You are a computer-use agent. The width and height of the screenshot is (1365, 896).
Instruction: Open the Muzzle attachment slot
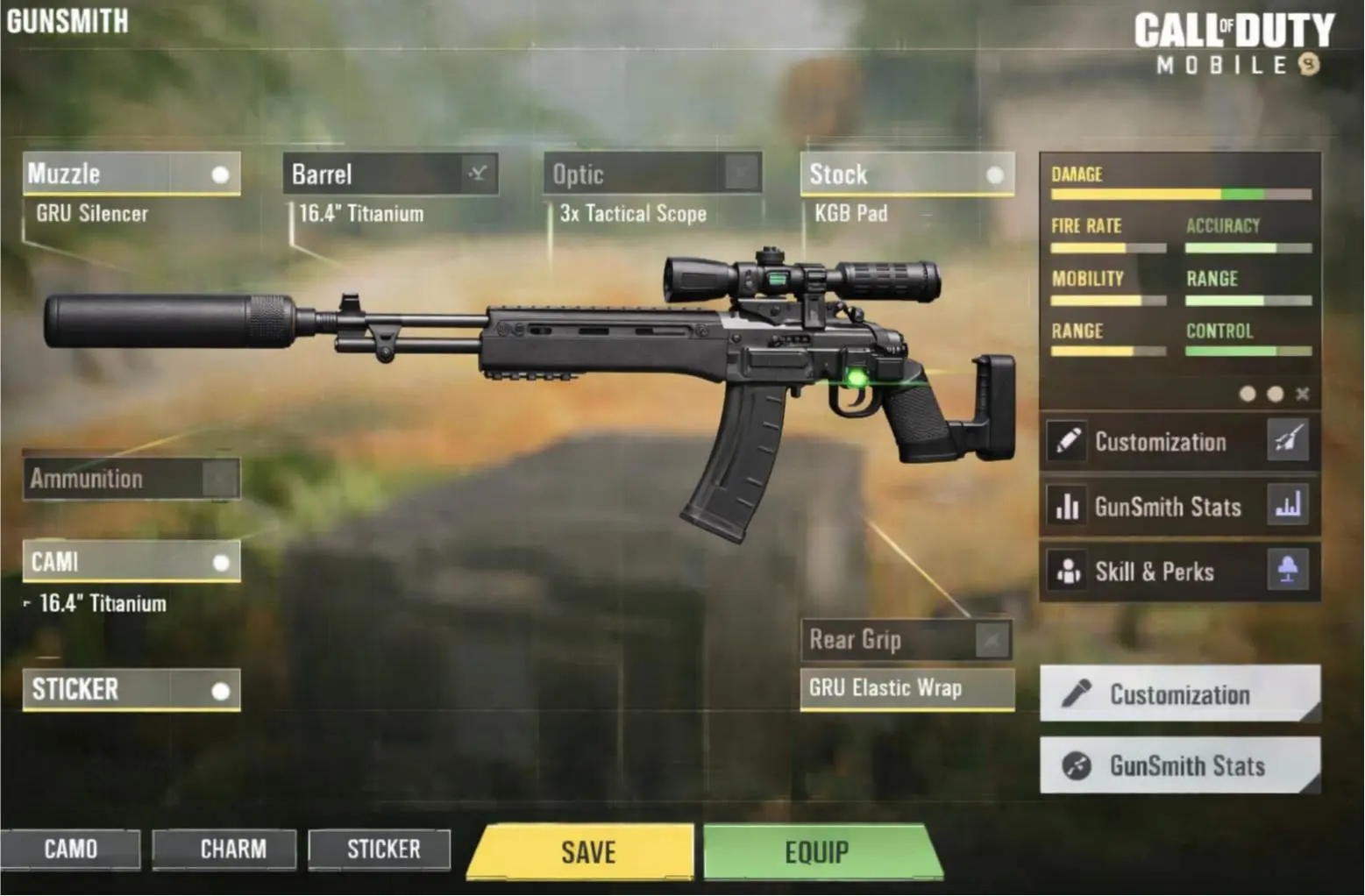(132, 174)
